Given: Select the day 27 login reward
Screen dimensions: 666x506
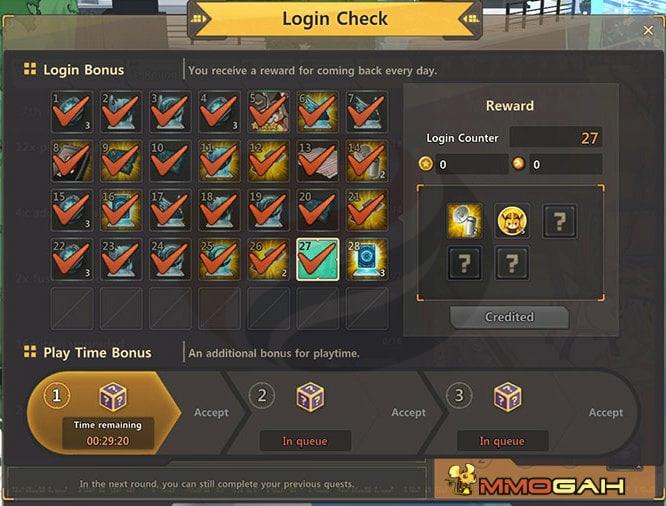Looking at the screenshot, I should pyautogui.click(x=318, y=259).
